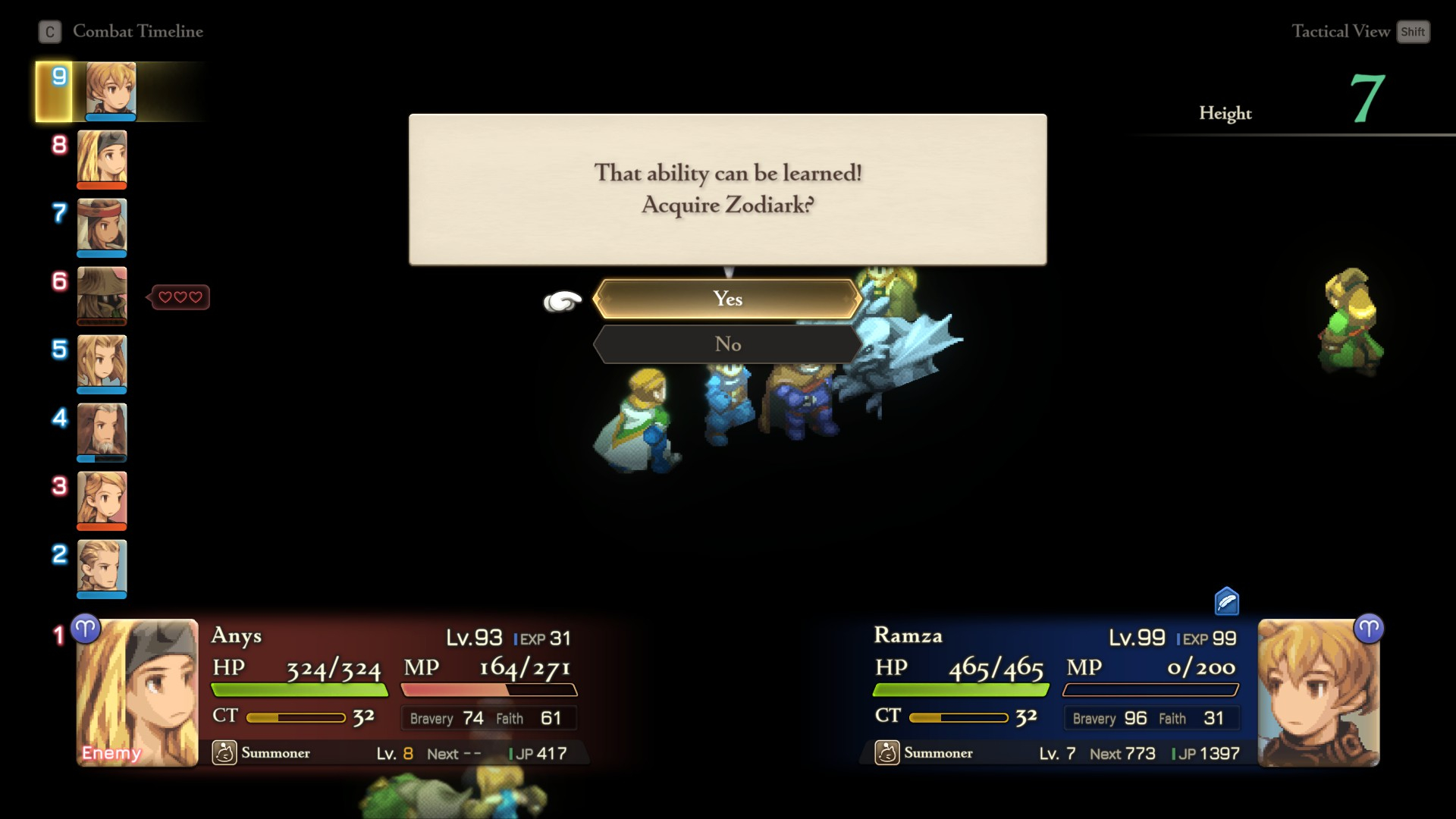Select turn 9 portrait in timeline
The height and width of the screenshot is (819, 1456).
click(111, 91)
